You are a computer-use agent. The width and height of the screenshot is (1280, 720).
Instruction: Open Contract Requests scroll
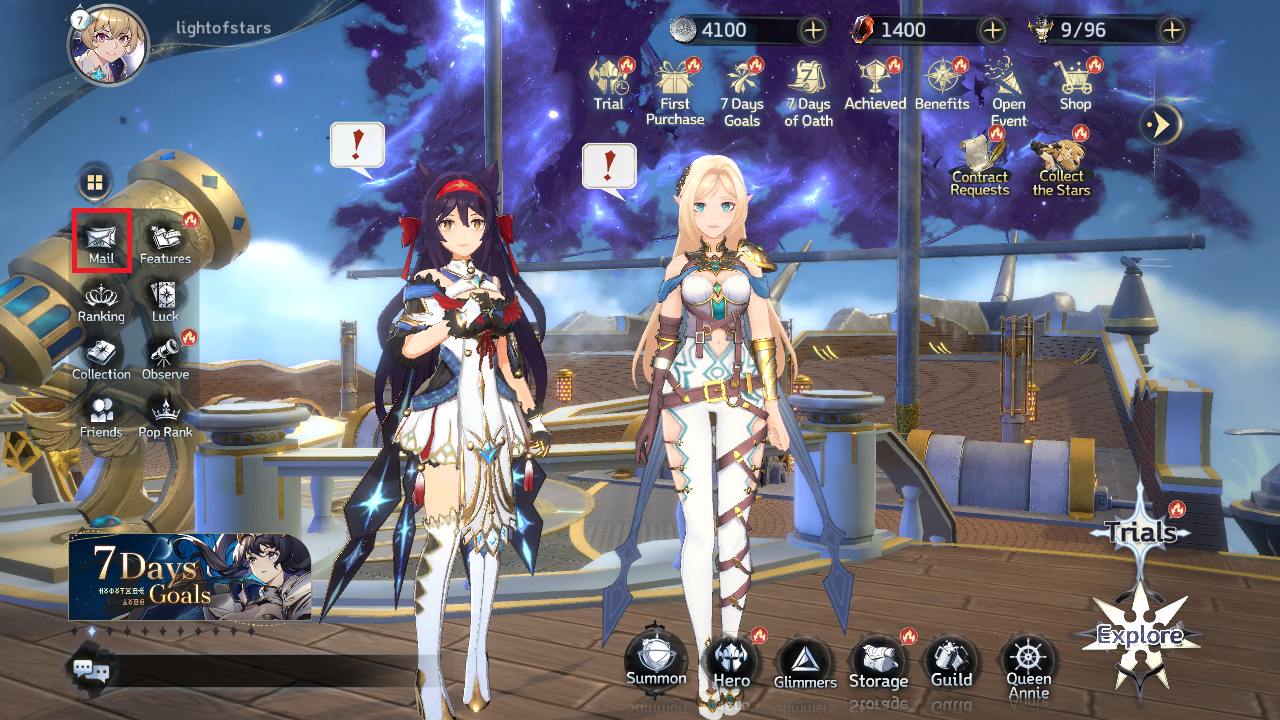tap(979, 164)
